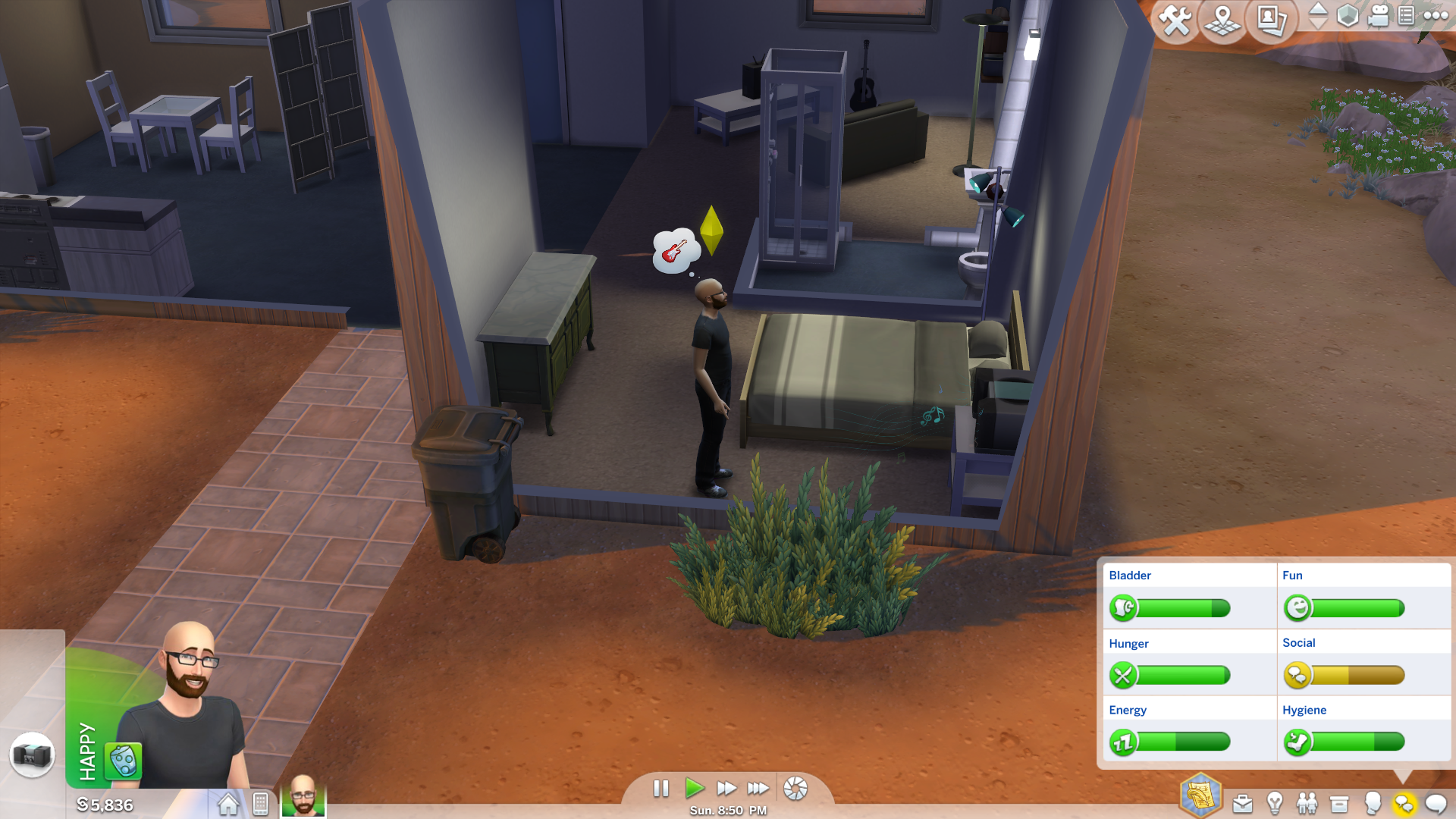Set game speed to triple ultra speed

[x=758, y=789]
